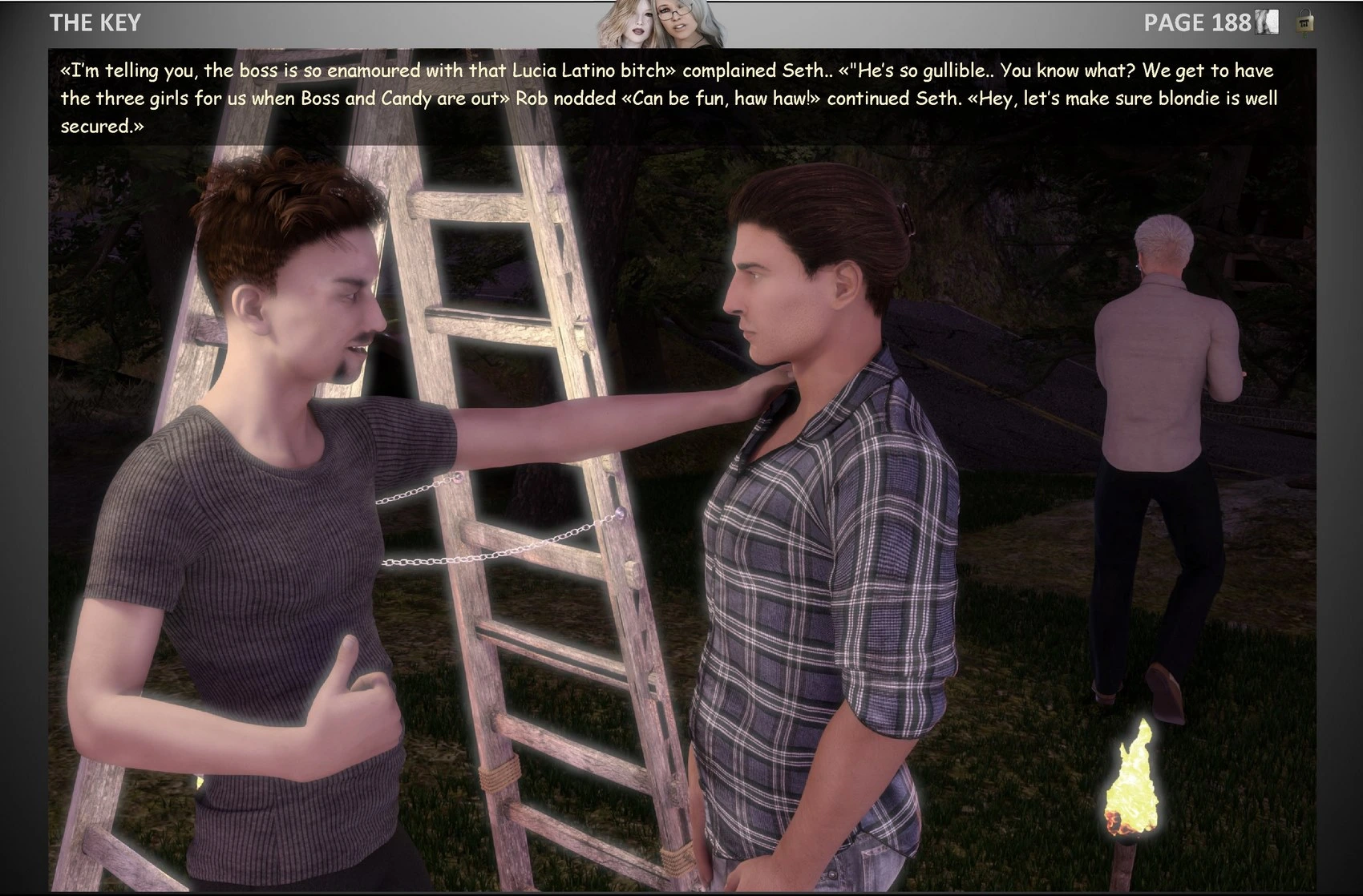Click the two-women portrait logo
Viewport: 1363px width, 896px height.
[x=660, y=24]
